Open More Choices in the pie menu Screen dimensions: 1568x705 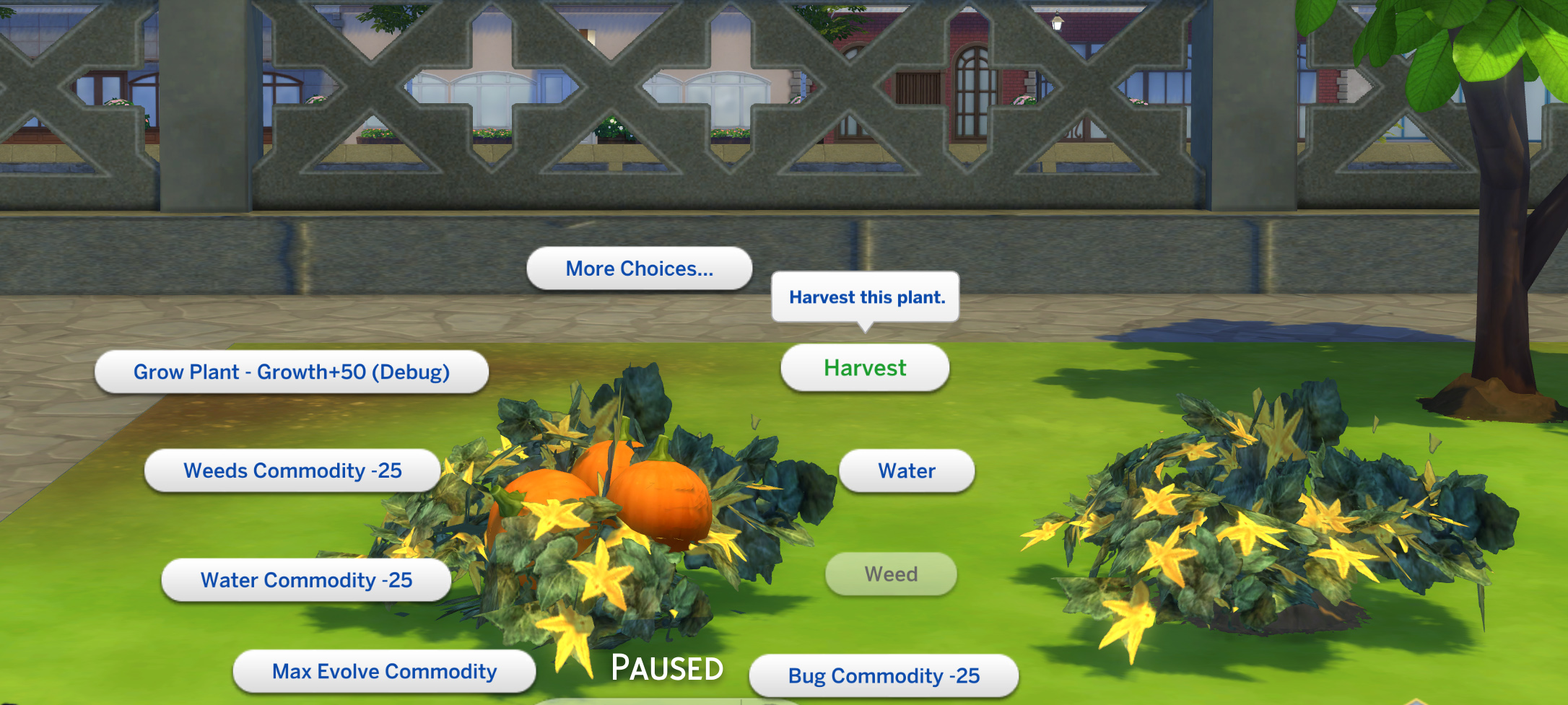638,268
